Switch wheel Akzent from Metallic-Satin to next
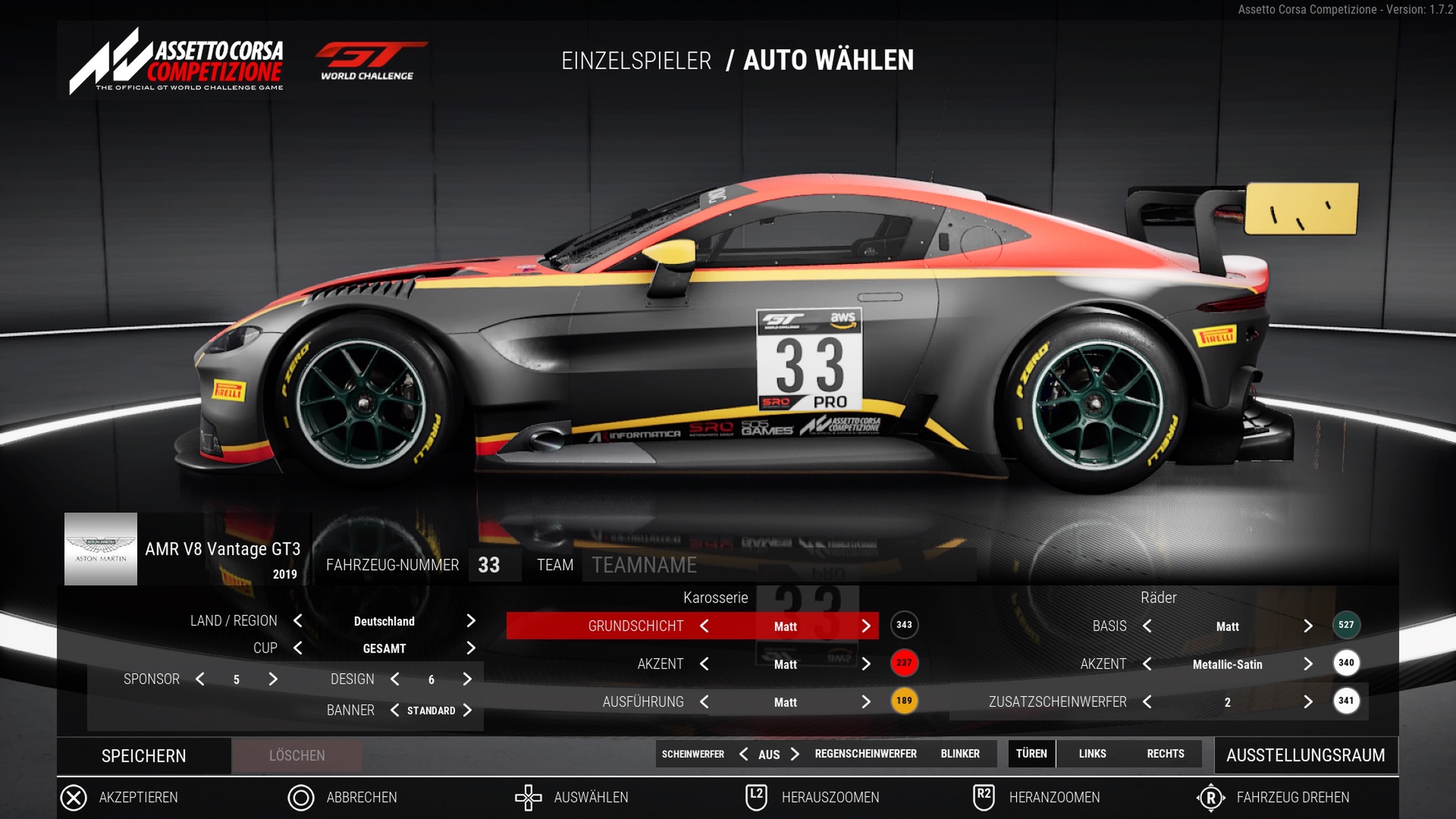The height and width of the screenshot is (819, 1456). click(x=1308, y=664)
